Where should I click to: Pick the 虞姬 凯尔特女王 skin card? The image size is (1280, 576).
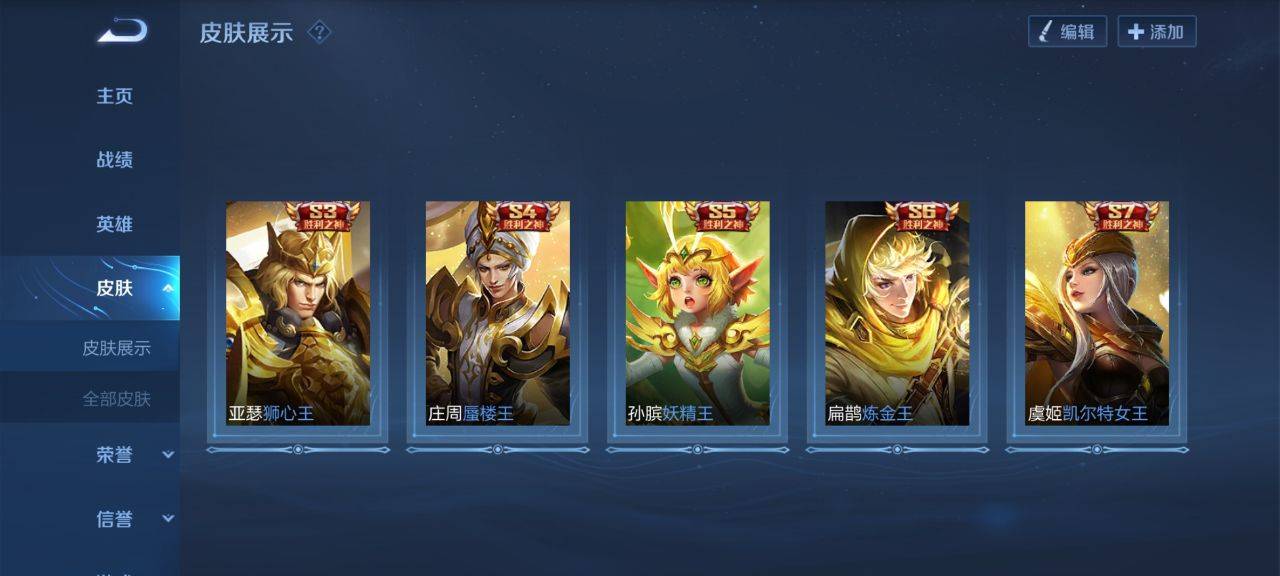coord(1097,314)
